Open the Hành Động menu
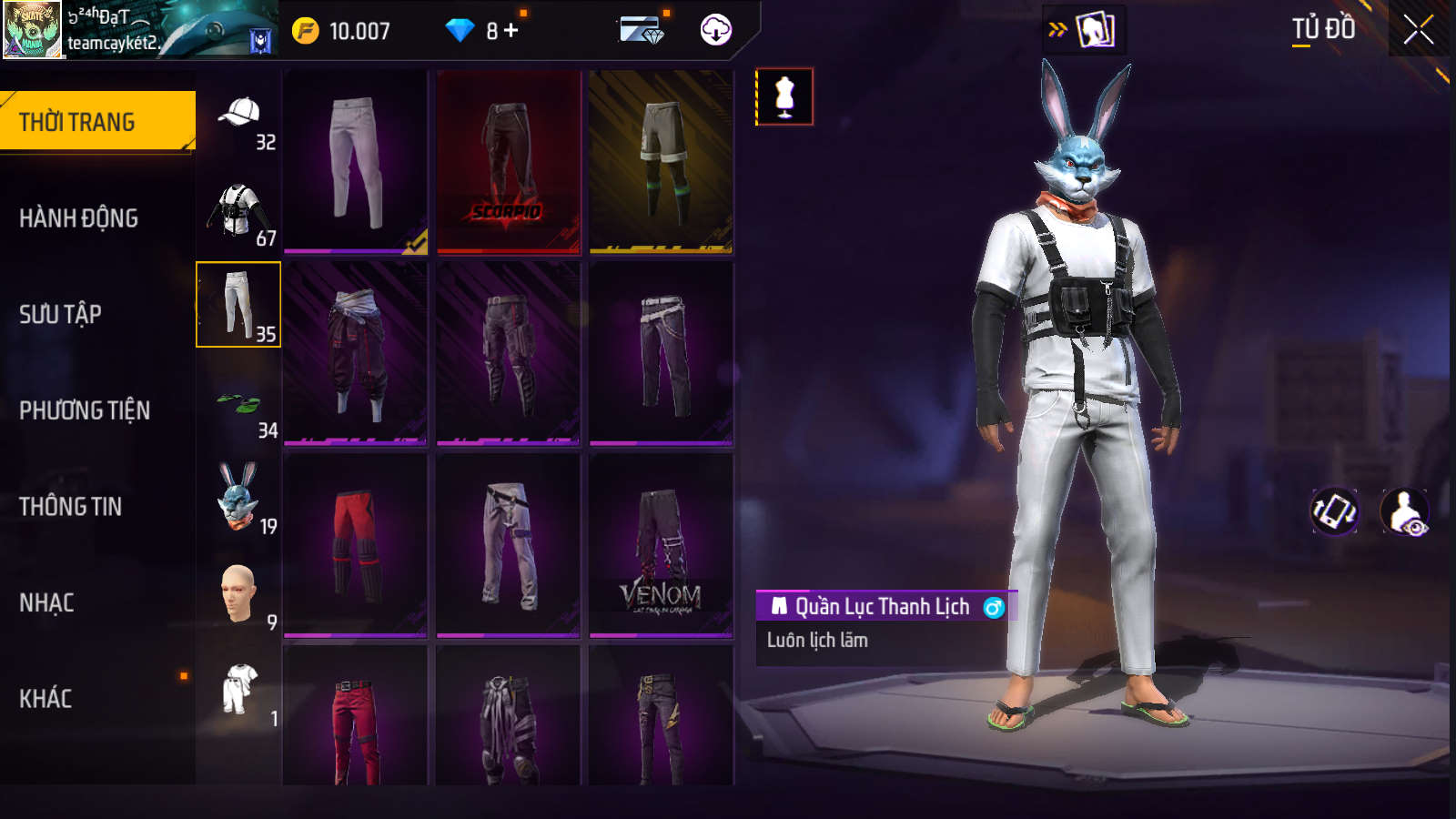 [x=79, y=218]
